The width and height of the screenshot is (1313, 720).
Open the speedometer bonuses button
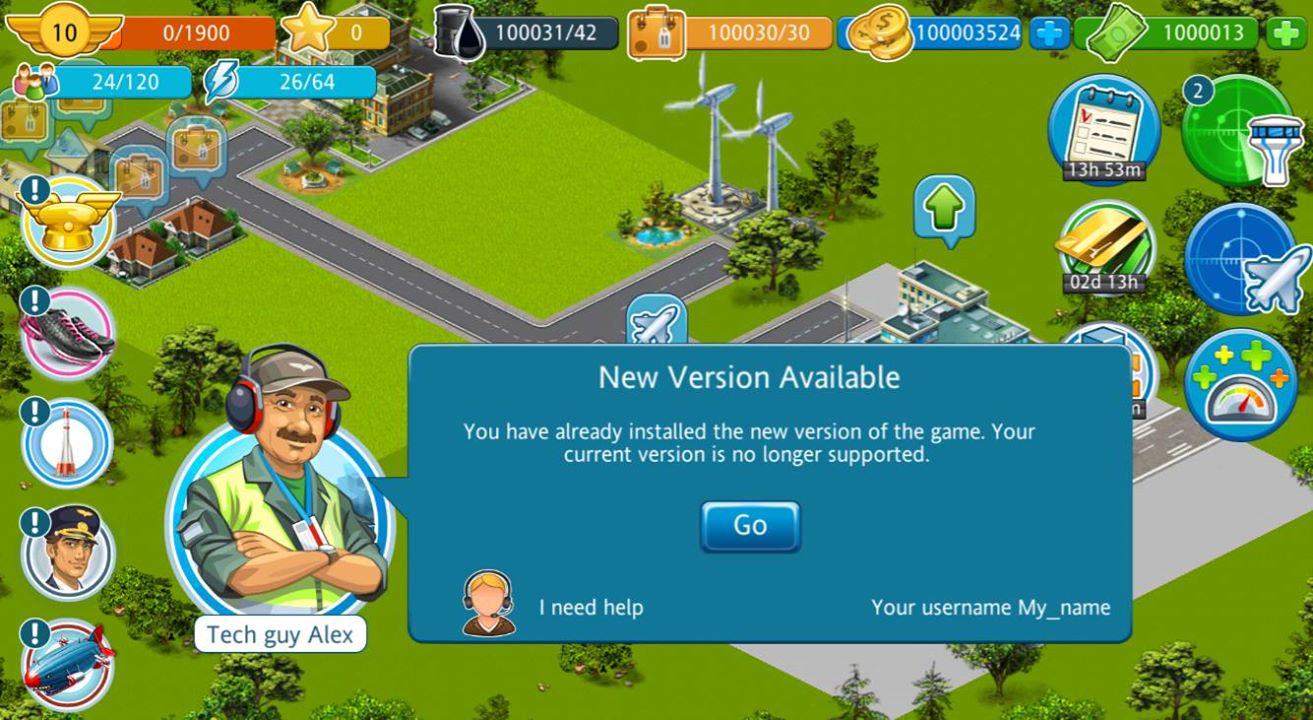1240,385
